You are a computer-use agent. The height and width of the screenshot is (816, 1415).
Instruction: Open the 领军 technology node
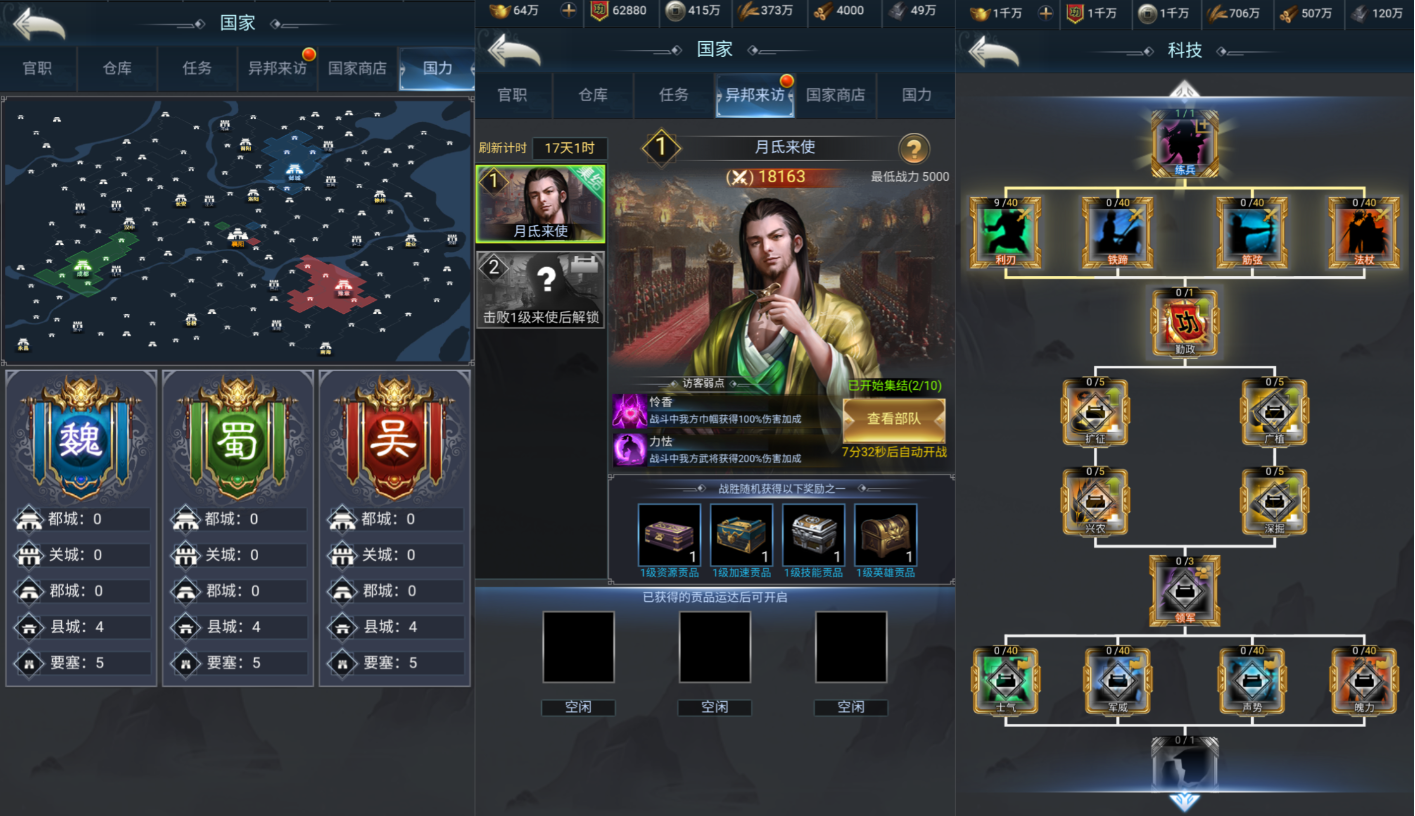pyautogui.click(x=1185, y=590)
